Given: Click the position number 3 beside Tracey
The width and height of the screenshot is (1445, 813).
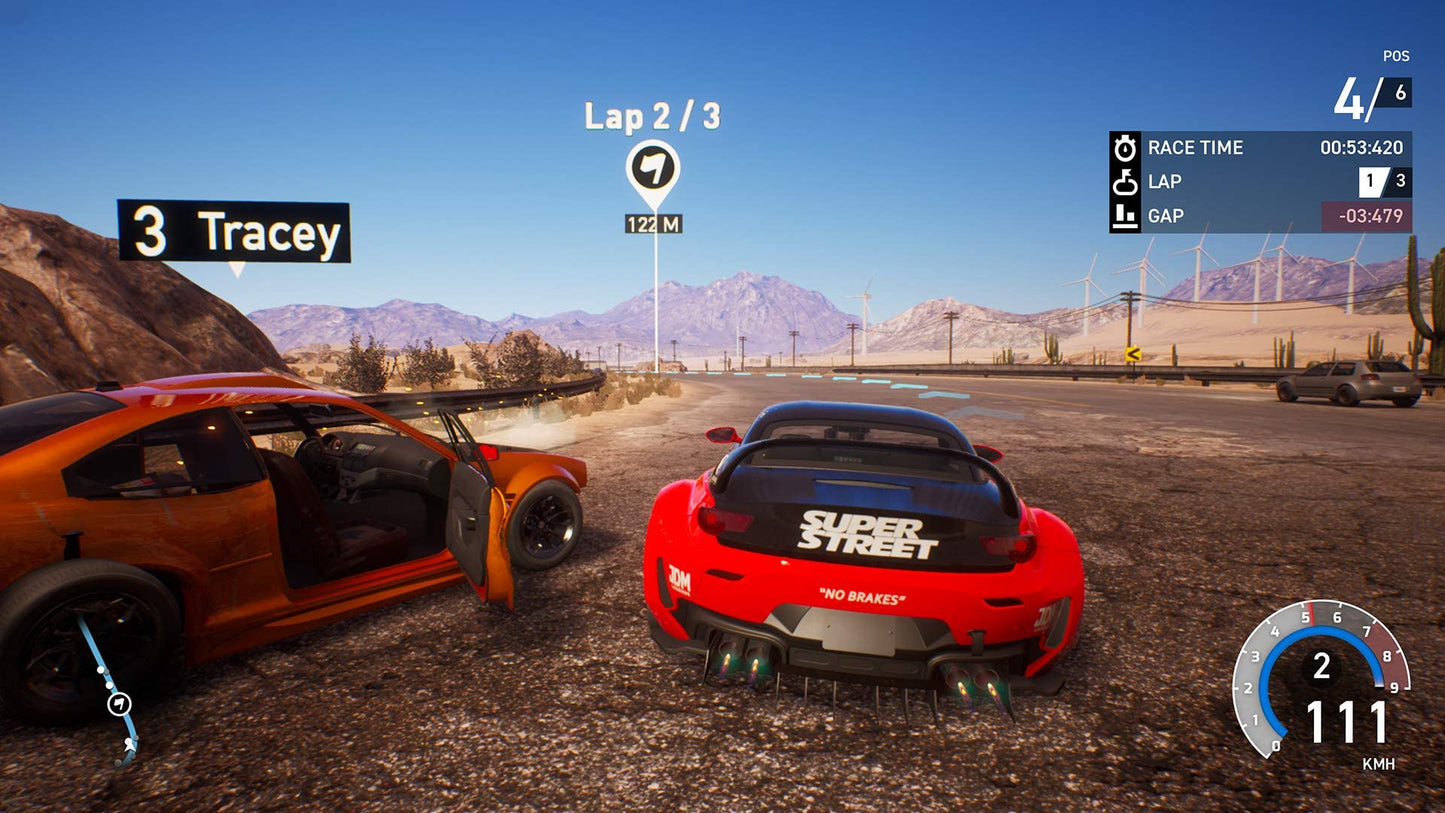Looking at the screenshot, I should [x=152, y=232].
